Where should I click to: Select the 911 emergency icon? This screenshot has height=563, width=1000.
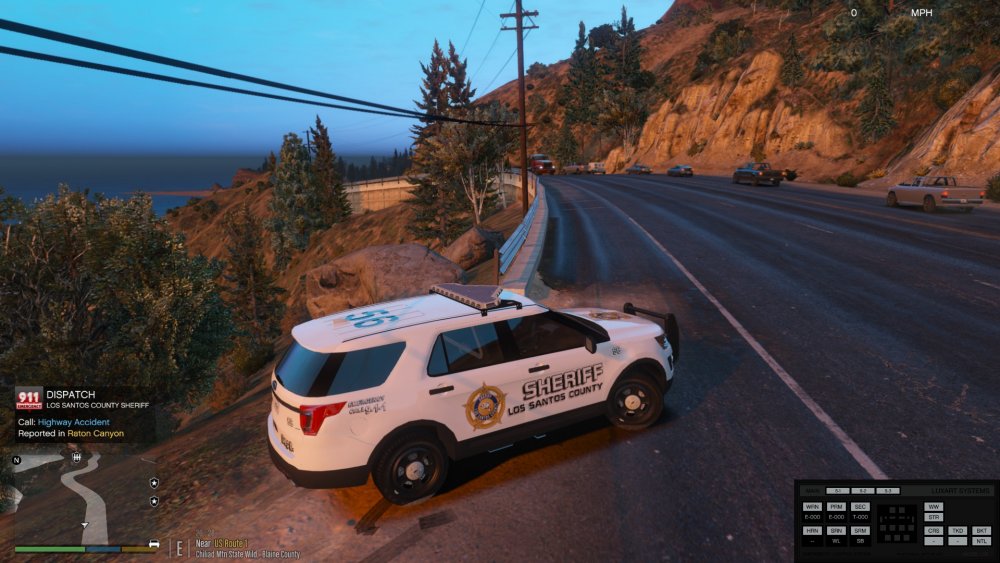tap(28, 398)
